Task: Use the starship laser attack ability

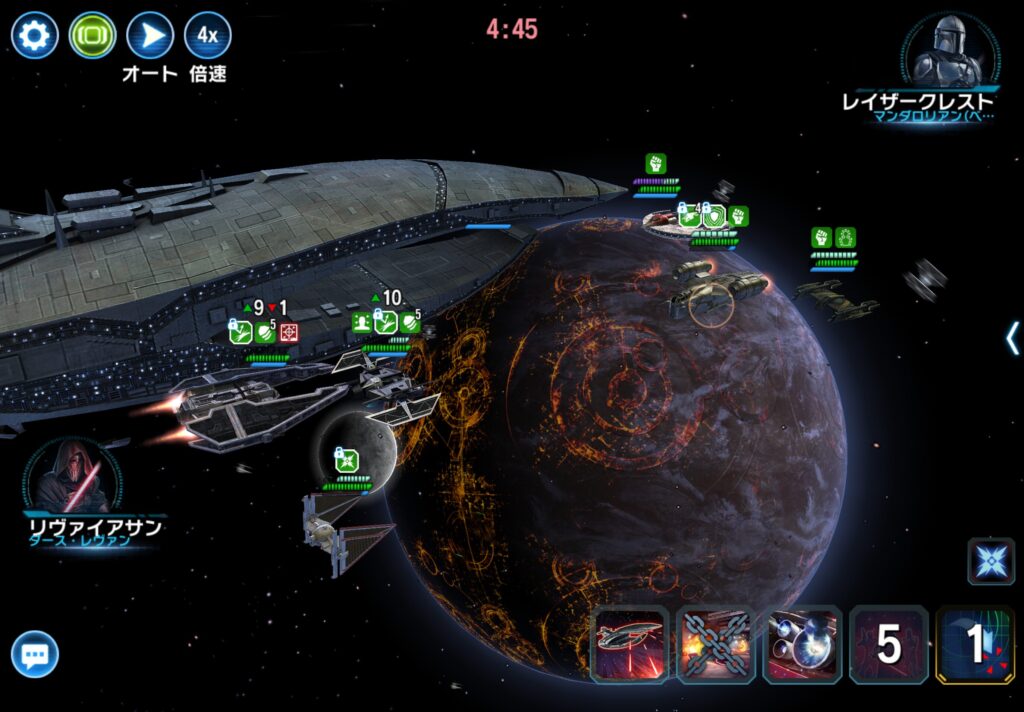Action: point(630,645)
